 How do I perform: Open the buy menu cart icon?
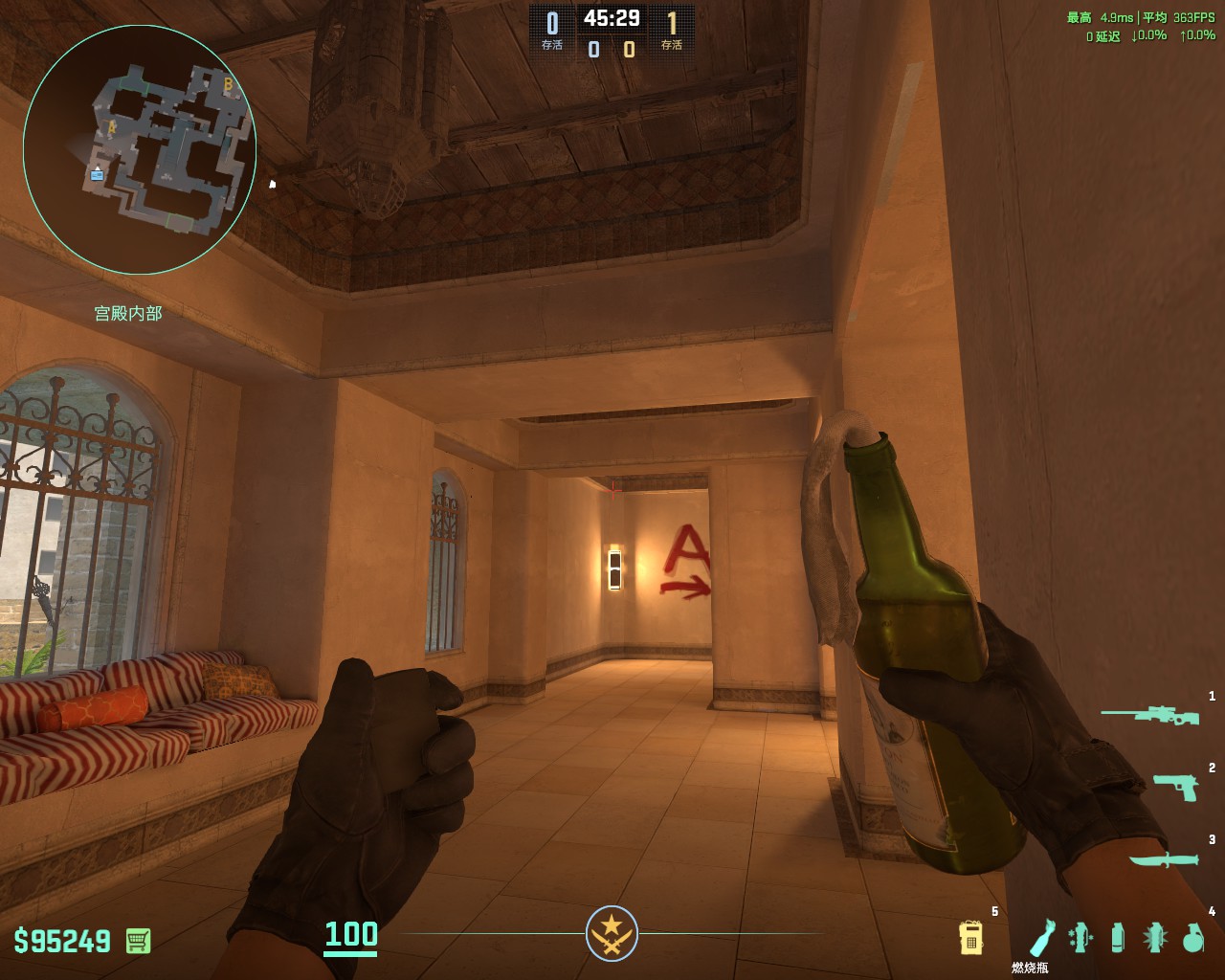coord(138,940)
